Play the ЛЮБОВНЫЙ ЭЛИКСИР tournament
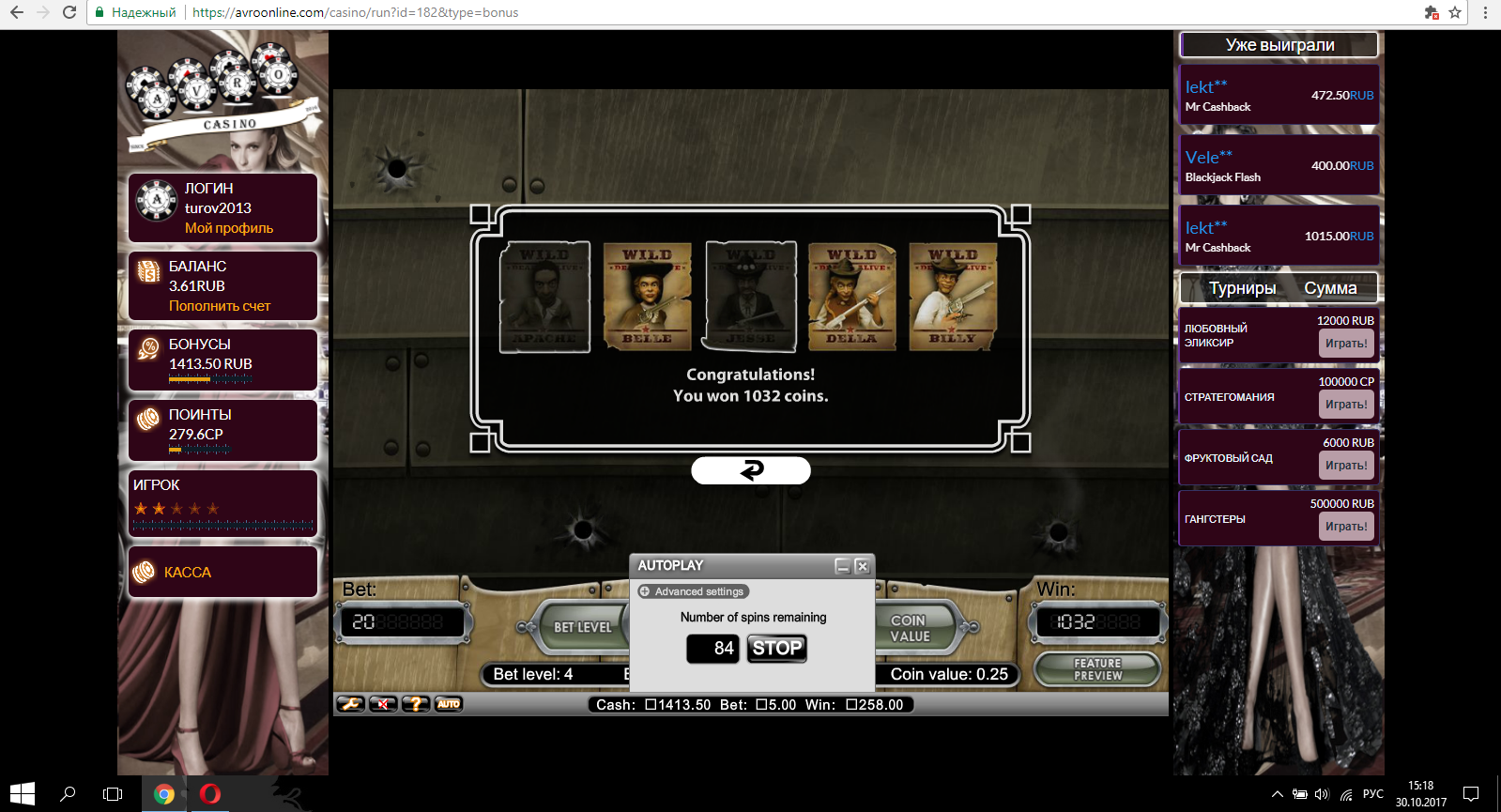 tap(1346, 344)
